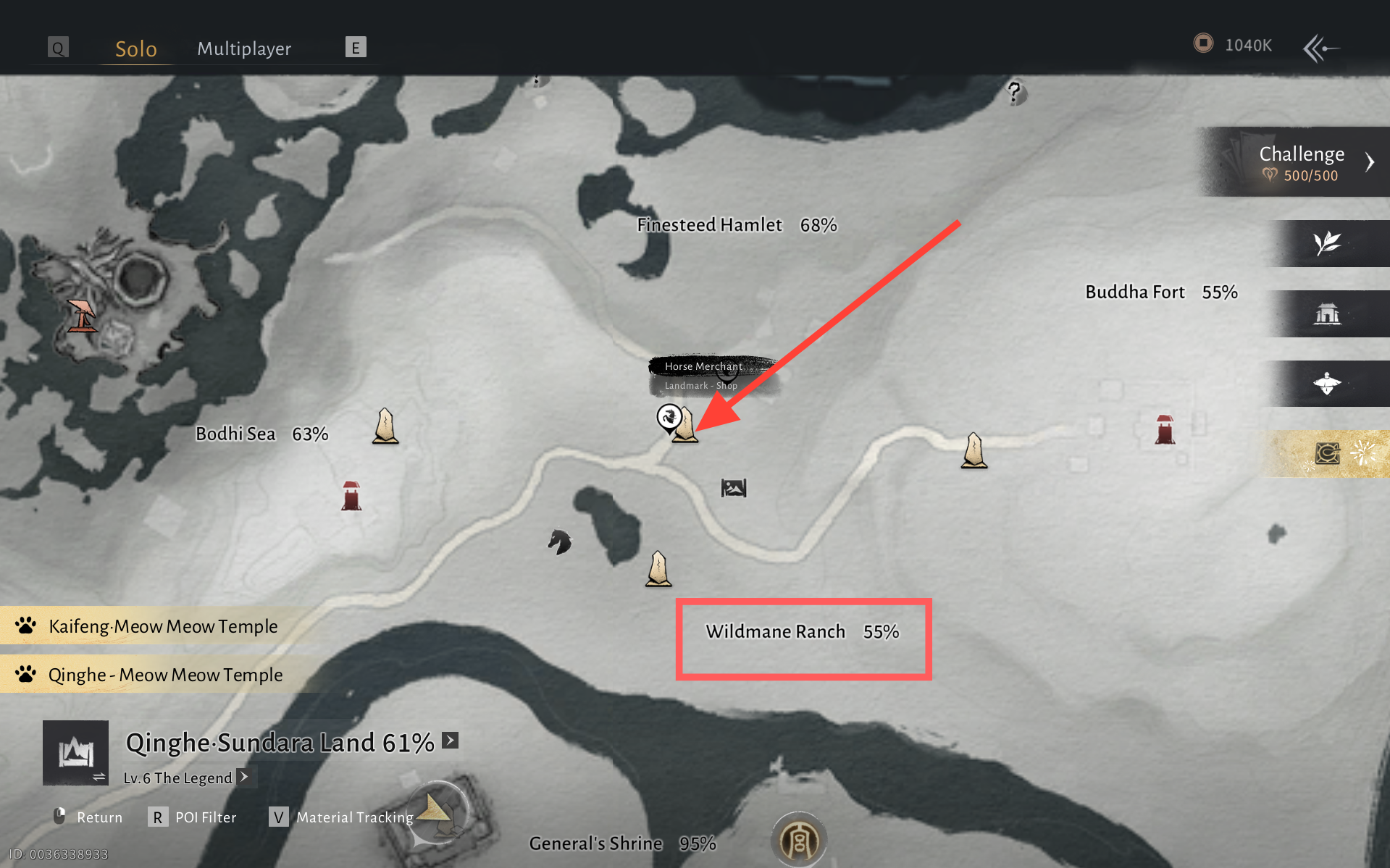Open the Challenge panel
Screen dimensions: 1390x868
point(1302,162)
